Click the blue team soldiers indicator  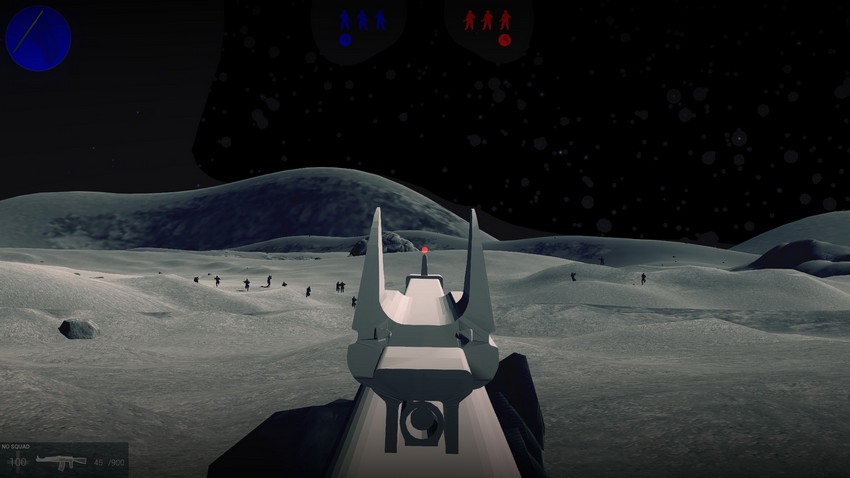(361, 19)
